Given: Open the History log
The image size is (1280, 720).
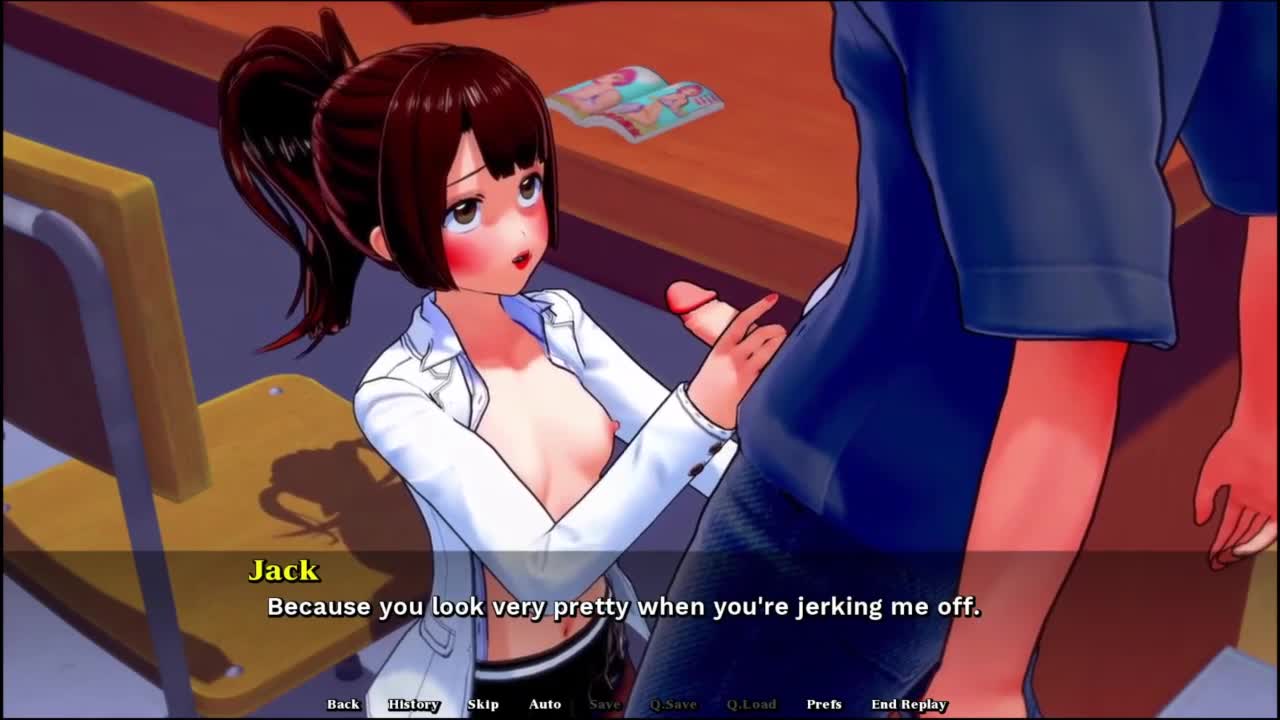Looking at the screenshot, I should click(414, 704).
